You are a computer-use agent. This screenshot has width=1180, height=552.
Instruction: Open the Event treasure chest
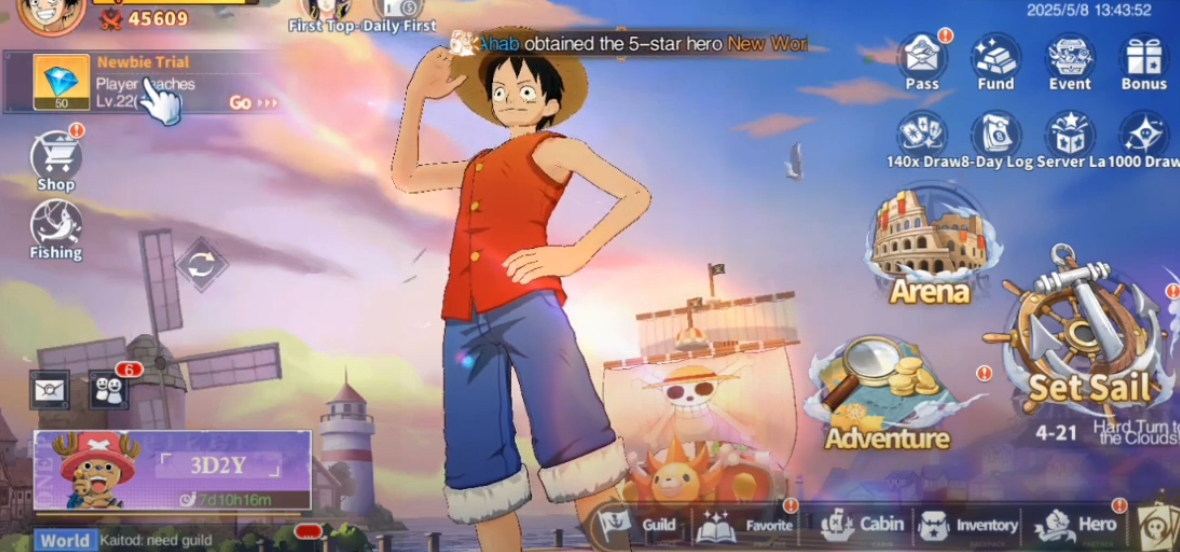coord(1069,58)
